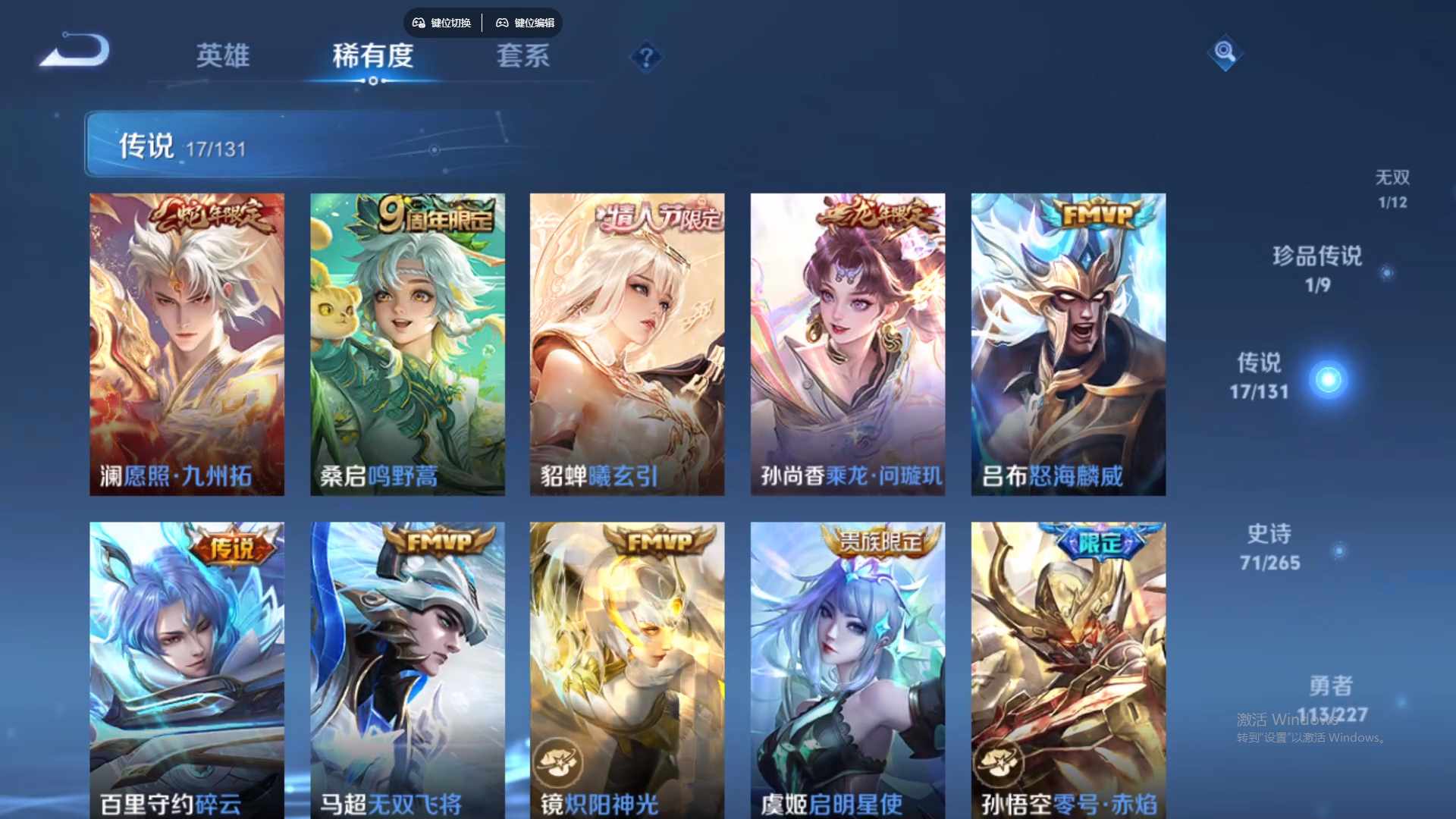The width and height of the screenshot is (1456, 819).
Task: Jump to the 勇者 rarity section
Action: [x=1331, y=699]
